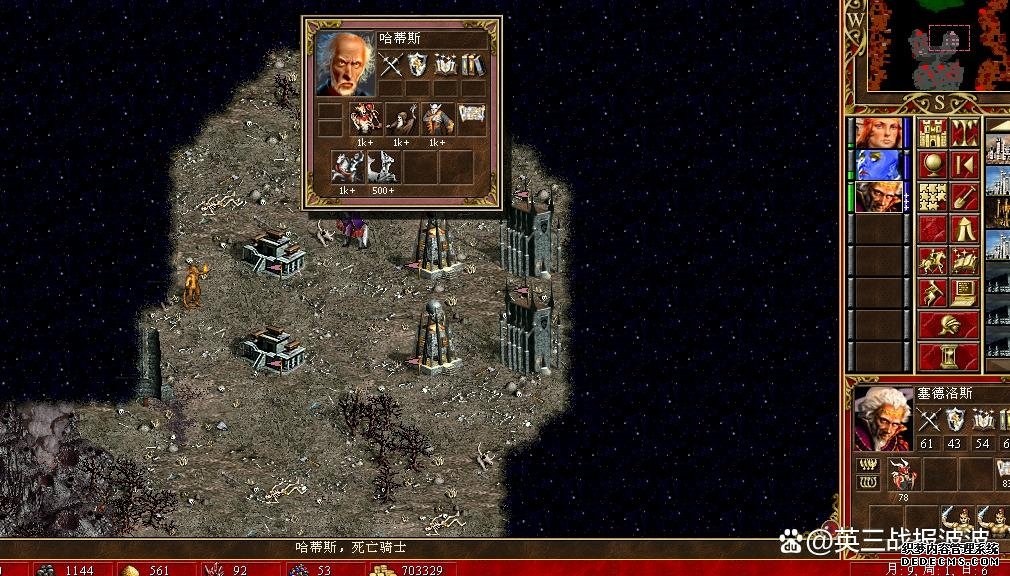Viewport: 1010px width, 576px height.
Task: Open the Kingdom Overview castle button
Action: coord(932,133)
